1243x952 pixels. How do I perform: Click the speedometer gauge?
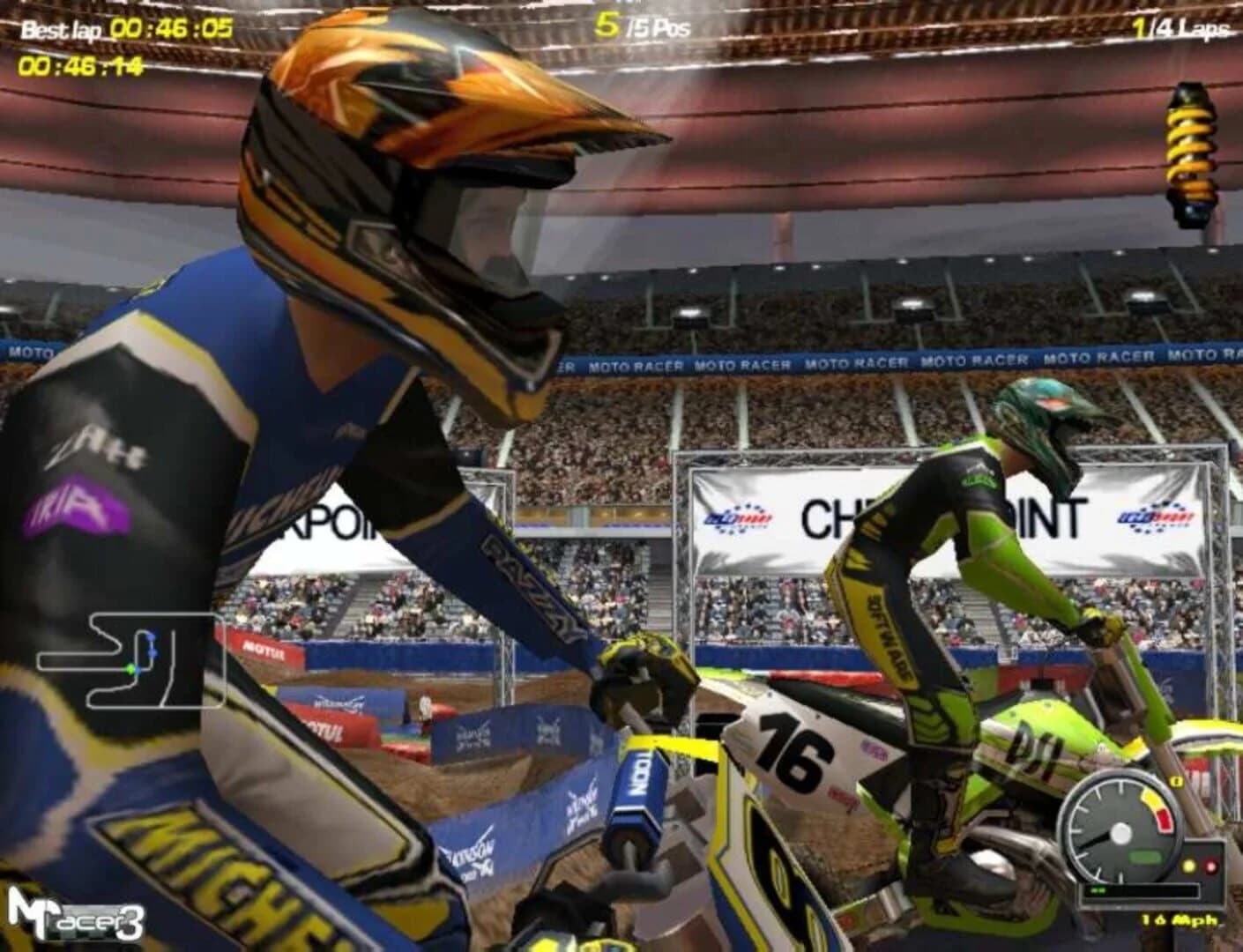coord(1122,832)
